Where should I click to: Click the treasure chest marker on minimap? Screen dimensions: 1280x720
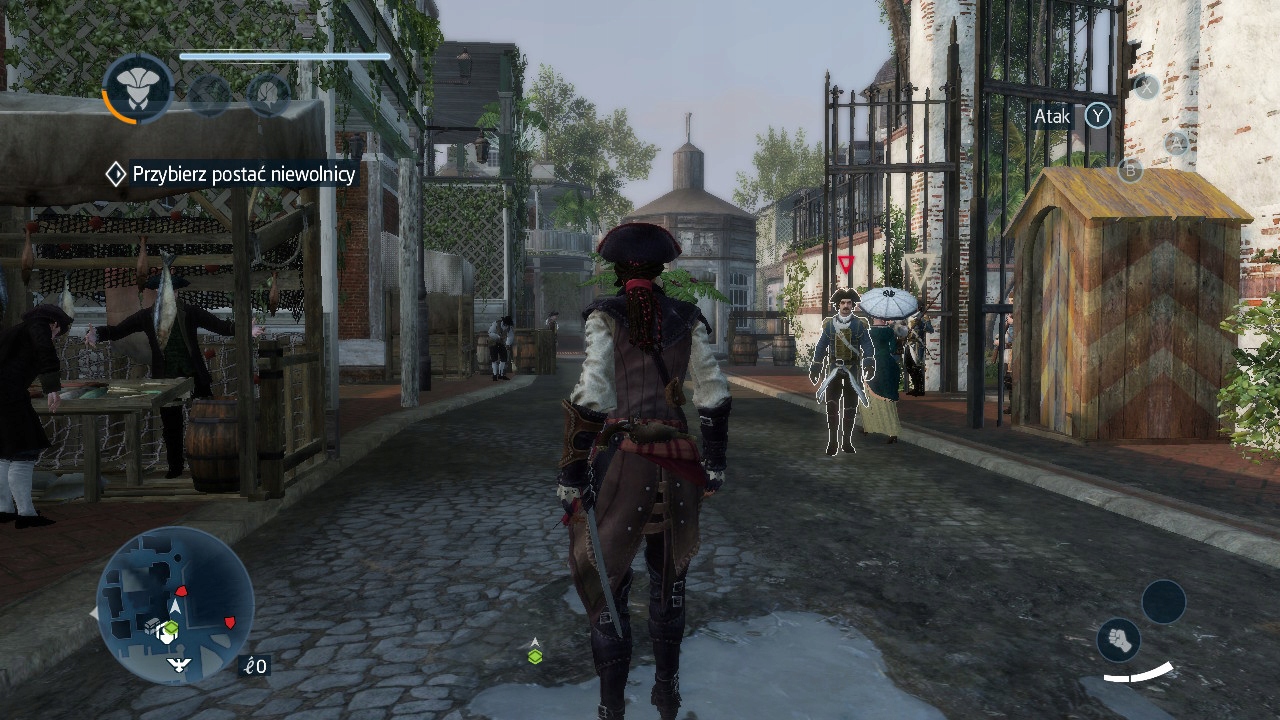(x=153, y=625)
